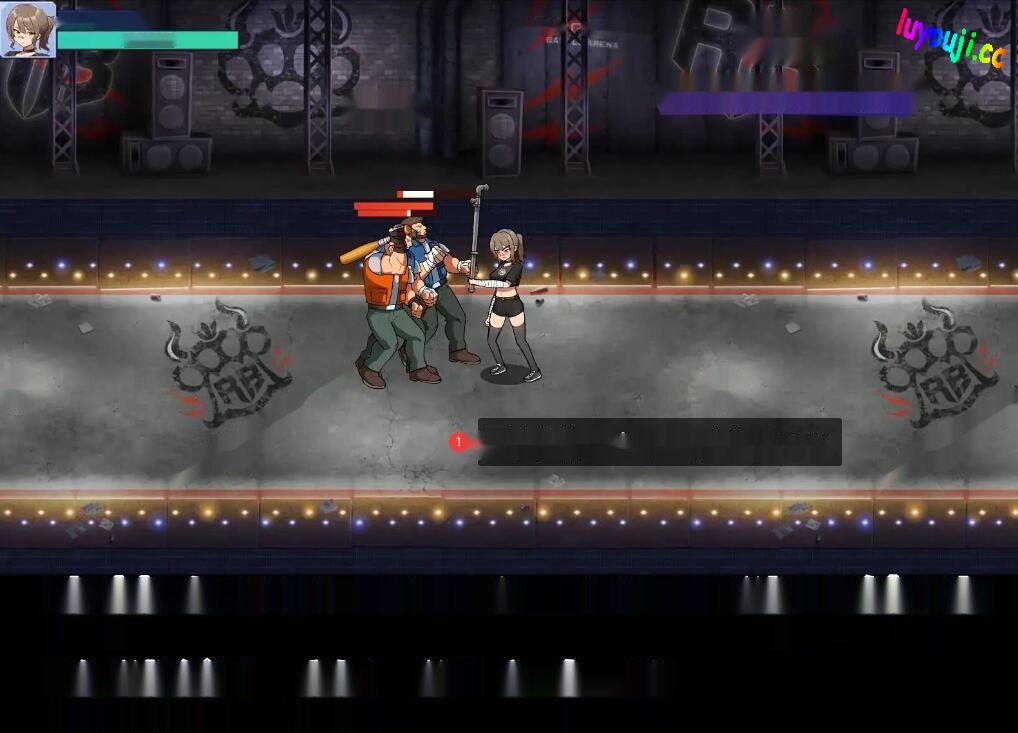Click the player character portrait
Viewport: 1018px width, 733px height.
[28, 29]
